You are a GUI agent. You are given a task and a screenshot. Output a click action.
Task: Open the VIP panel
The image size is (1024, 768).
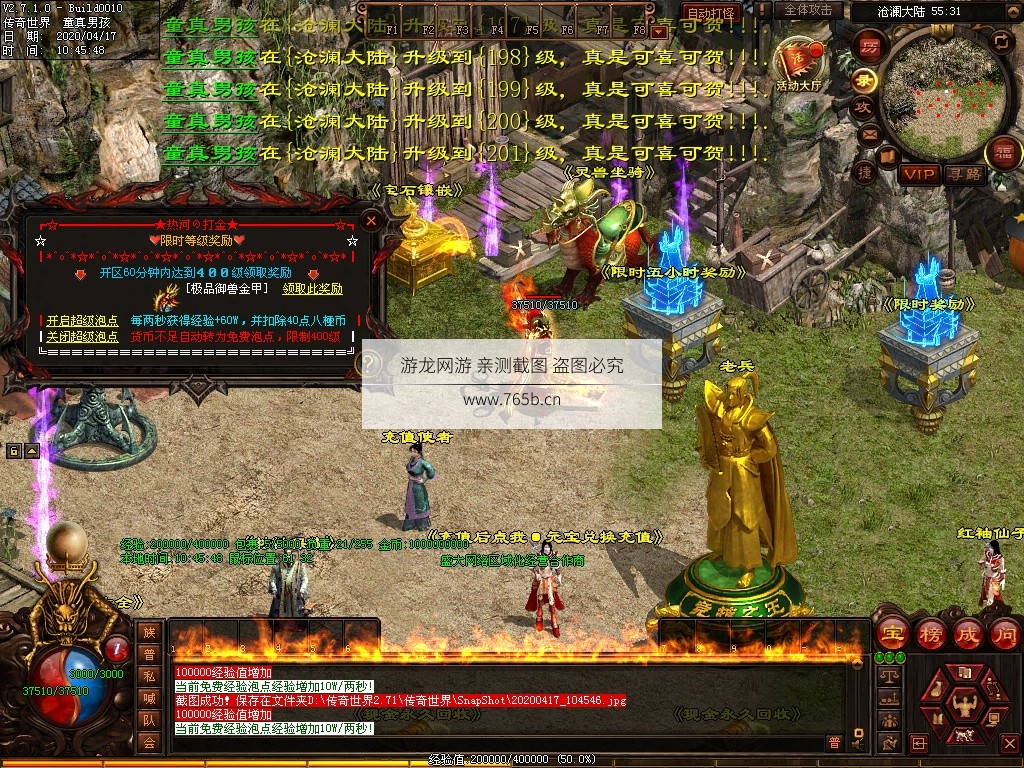coord(918,174)
